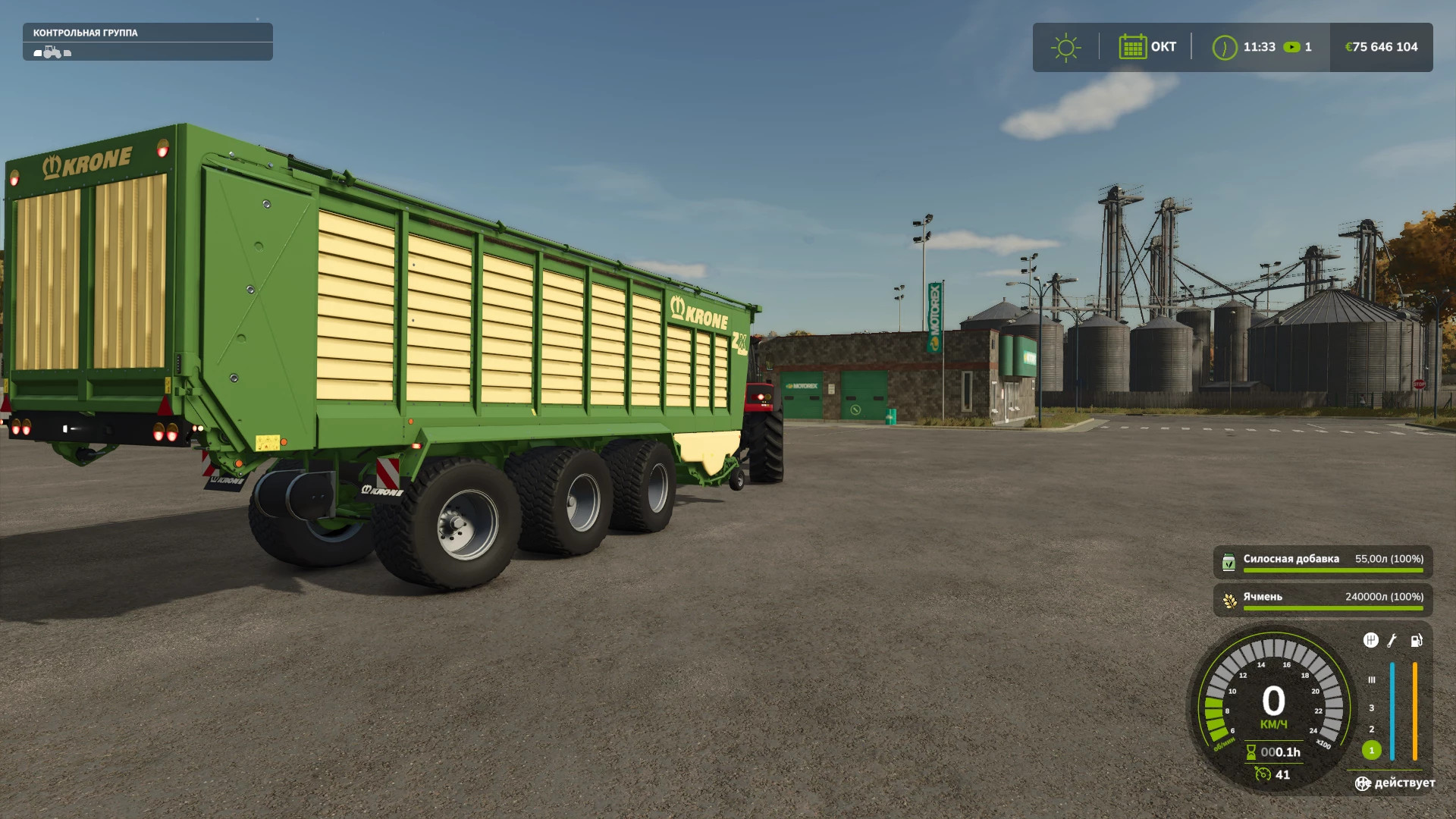Screen dimensions: 1456x819
Task: Click the Ячмень cargo fill indicator
Action: pyautogui.click(x=1323, y=599)
